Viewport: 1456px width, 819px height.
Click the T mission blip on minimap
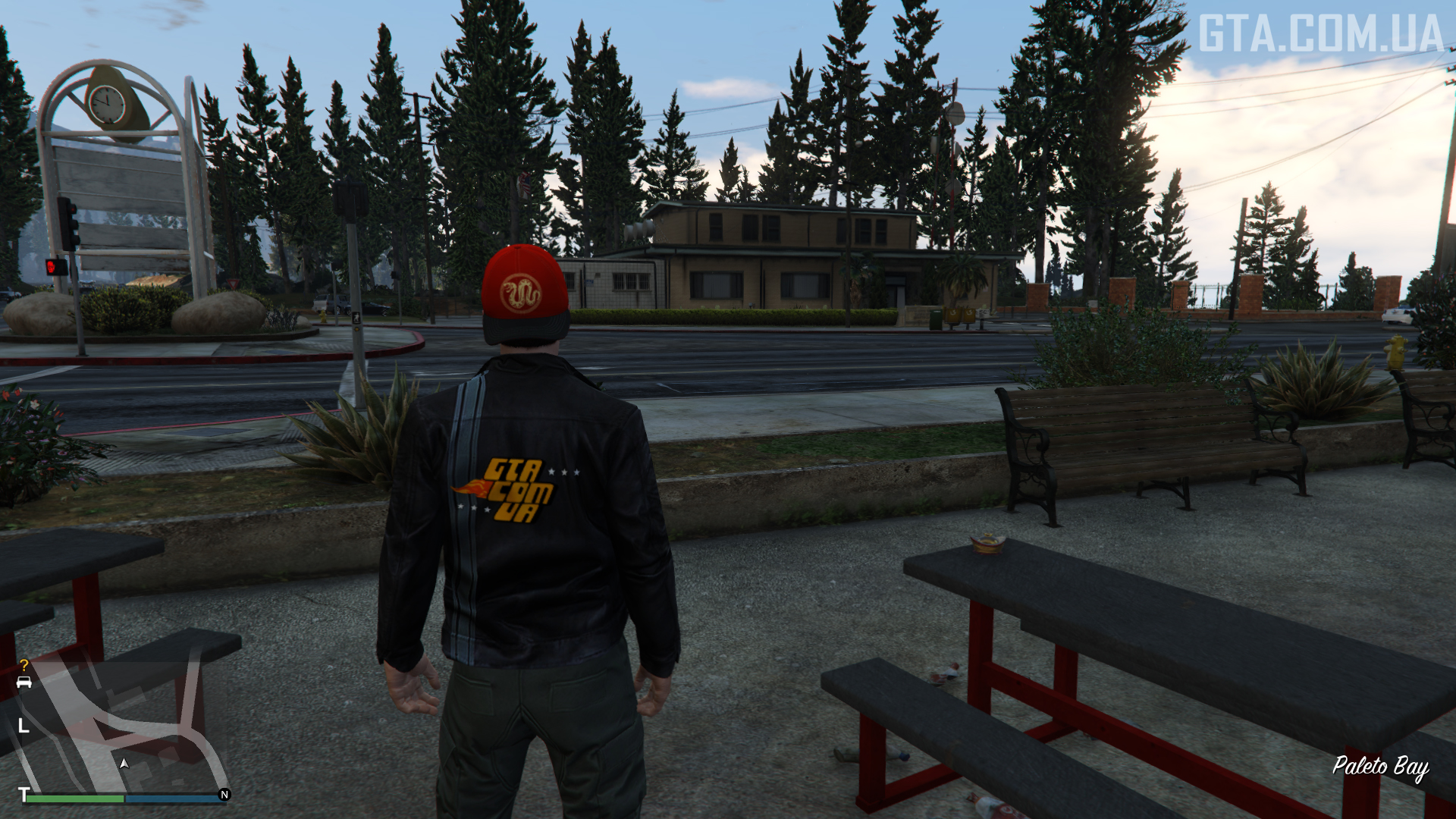pos(24,794)
